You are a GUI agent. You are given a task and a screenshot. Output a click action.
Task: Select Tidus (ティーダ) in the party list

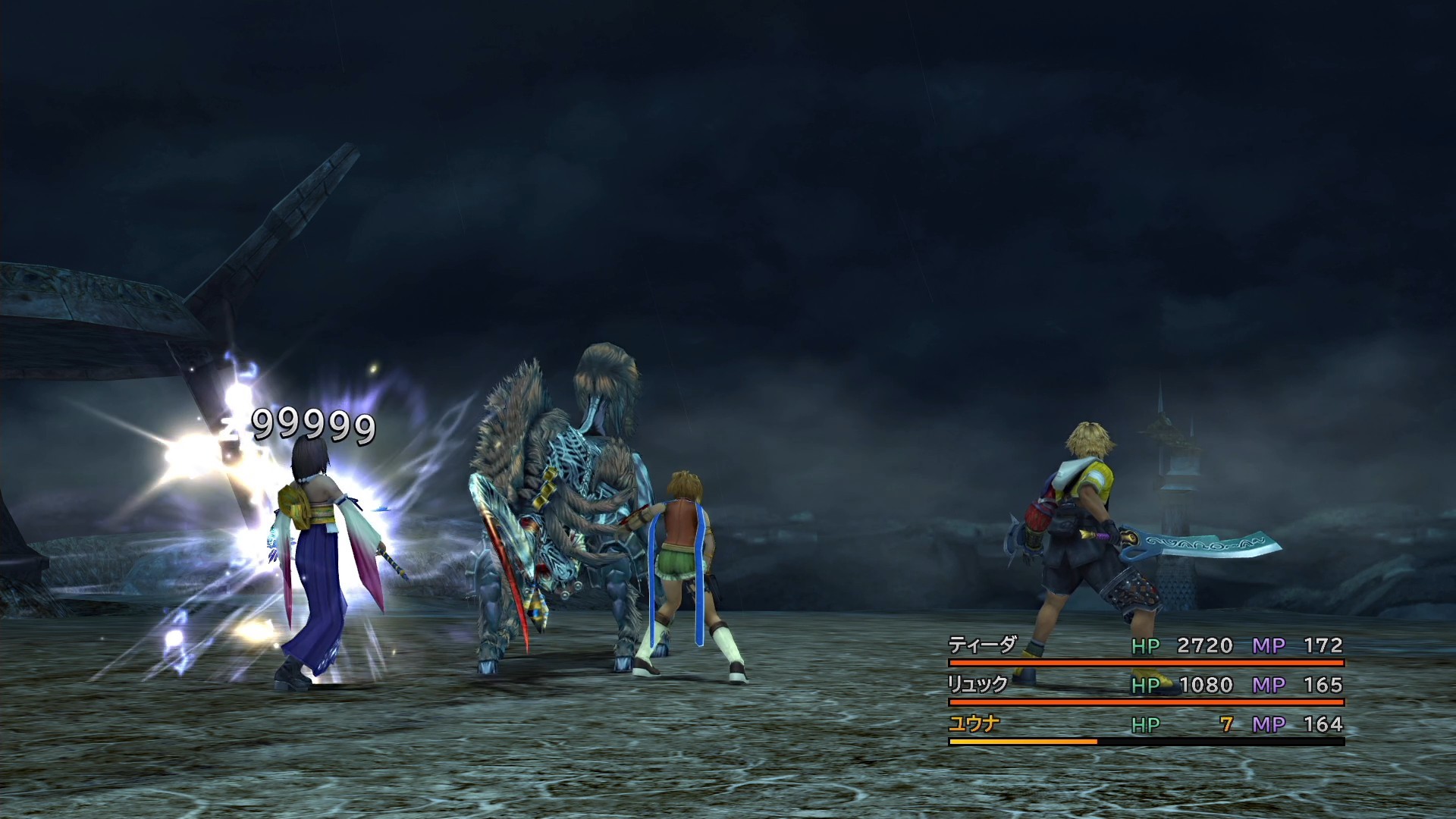pyautogui.click(x=982, y=645)
